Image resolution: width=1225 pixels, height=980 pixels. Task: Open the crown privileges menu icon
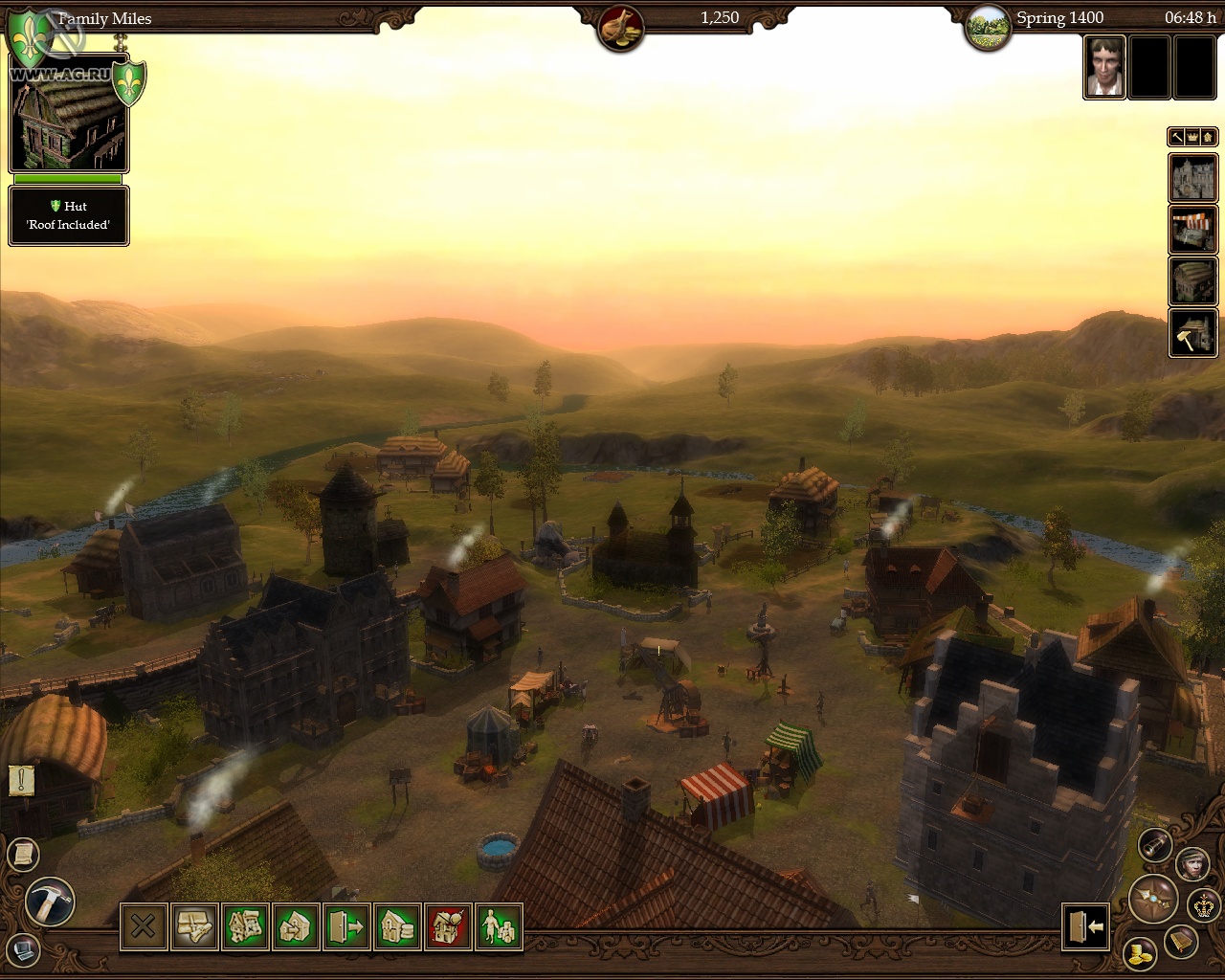click(1202, 905)
